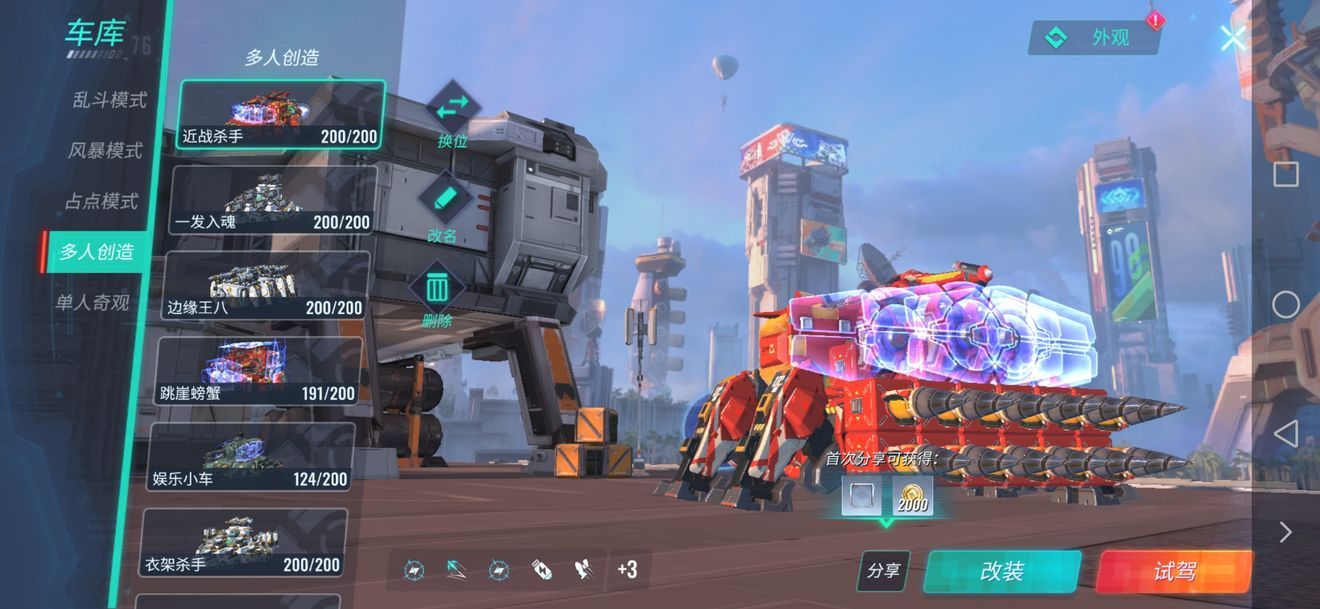The width and height of the screenshot is (1320, 609).
Task: Close the garage with the X
Action: 1233,38
